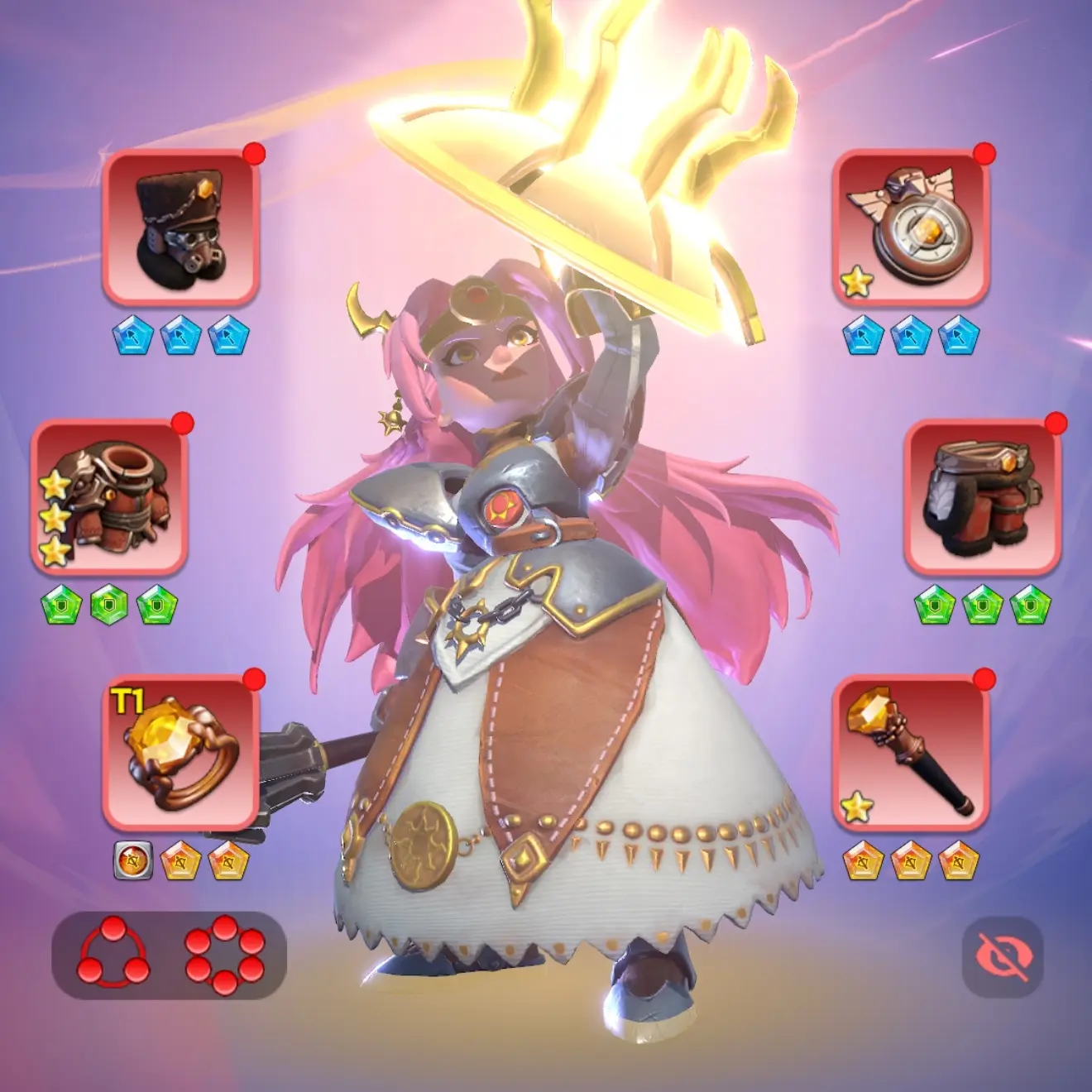Select the square silver-framed gem under the ring
The image size is (1092, 1092).
(x=132, y=861)
